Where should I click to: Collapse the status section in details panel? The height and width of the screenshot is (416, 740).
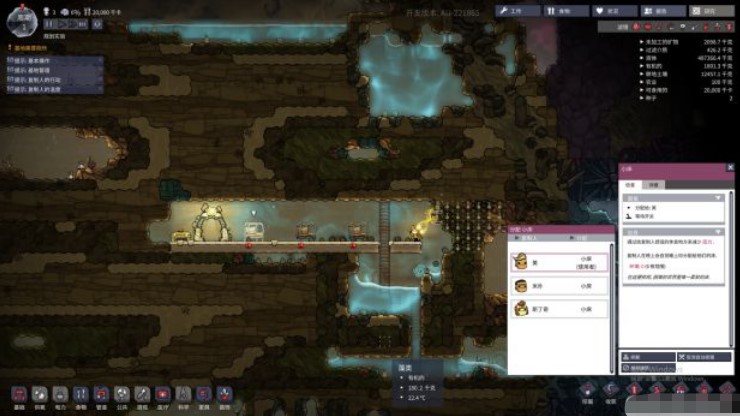coord(717,197)
